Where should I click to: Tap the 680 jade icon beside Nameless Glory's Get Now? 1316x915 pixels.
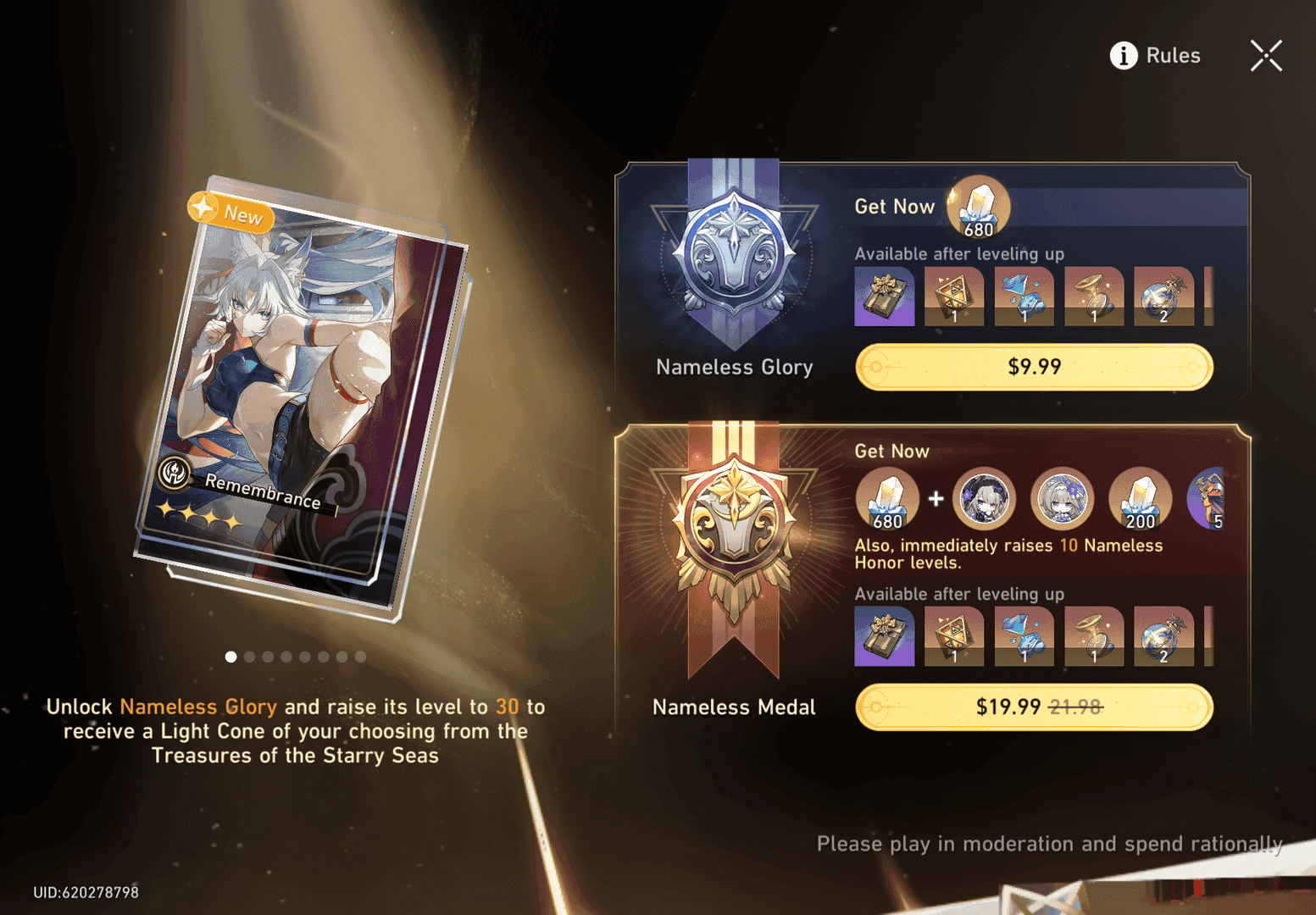click(x=978, y=208)
